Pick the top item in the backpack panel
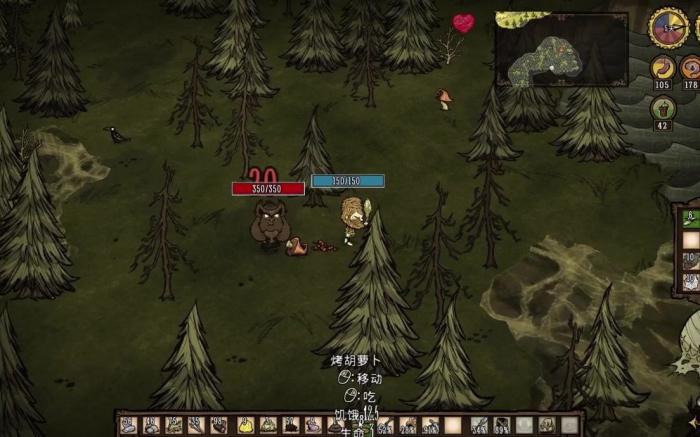The height and width of the screenshot is (437, 700). pyautogui.click(x=690, y=217)
